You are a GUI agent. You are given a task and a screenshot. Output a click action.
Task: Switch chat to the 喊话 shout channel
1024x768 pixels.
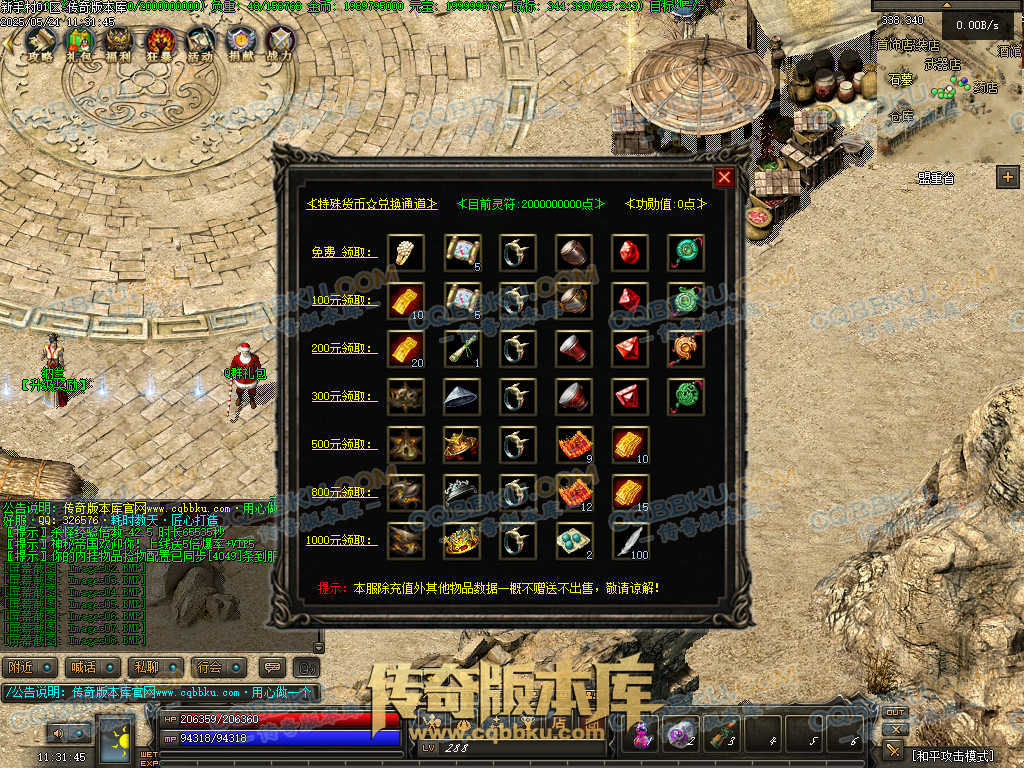tap(85, 667)
